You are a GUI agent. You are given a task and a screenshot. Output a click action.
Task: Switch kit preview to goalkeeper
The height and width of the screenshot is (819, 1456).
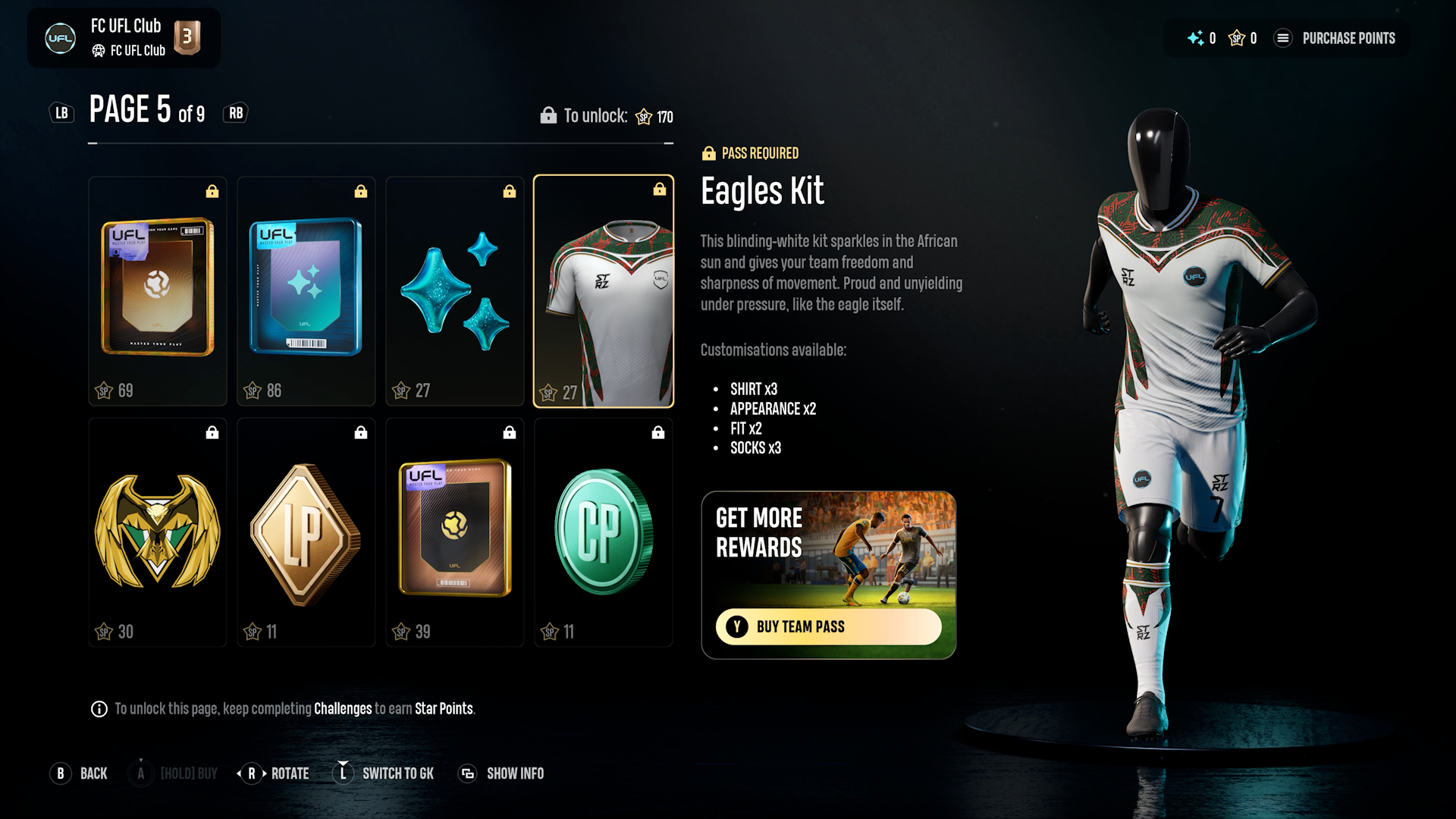385,773
